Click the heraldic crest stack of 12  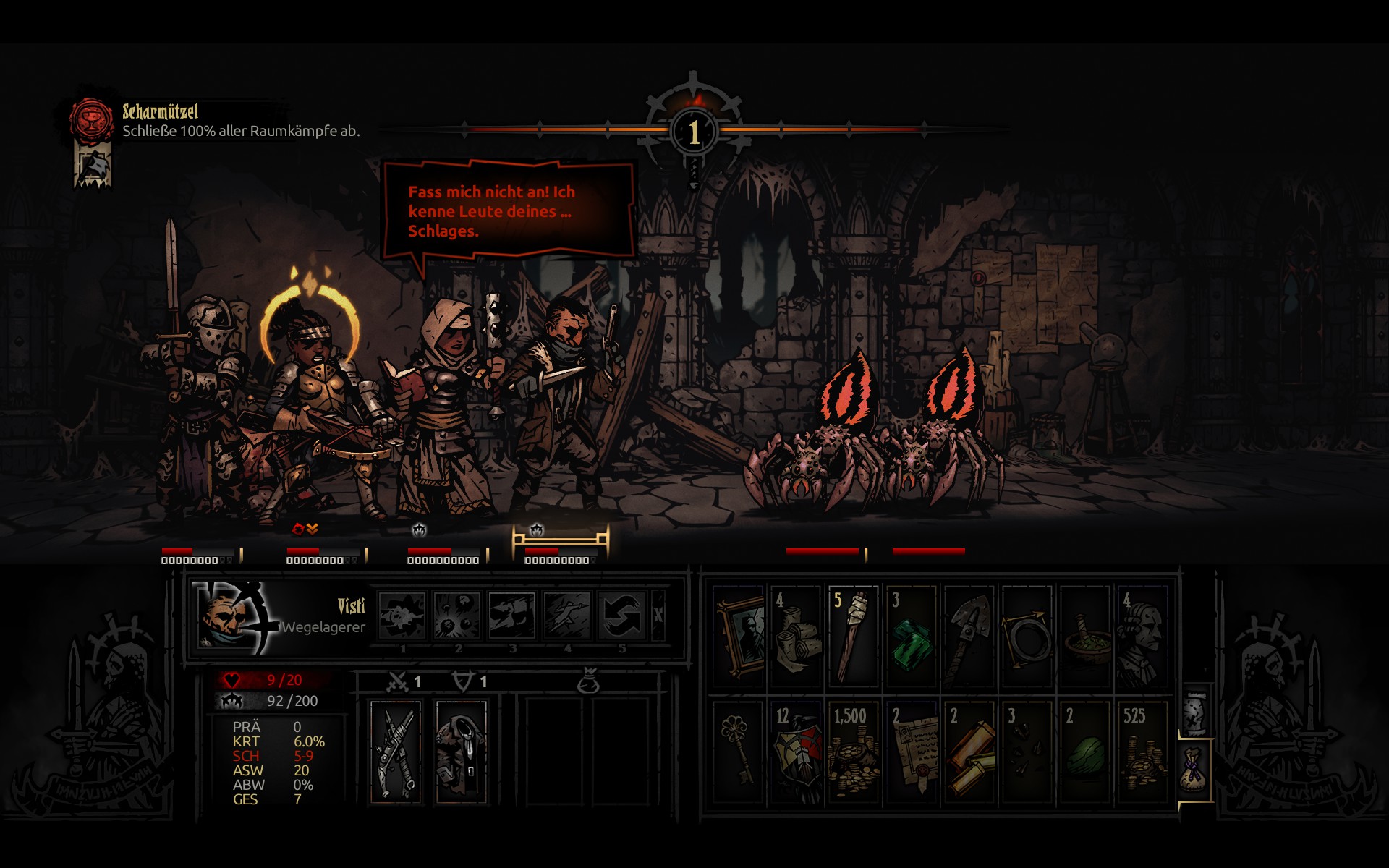coord(795,752)
